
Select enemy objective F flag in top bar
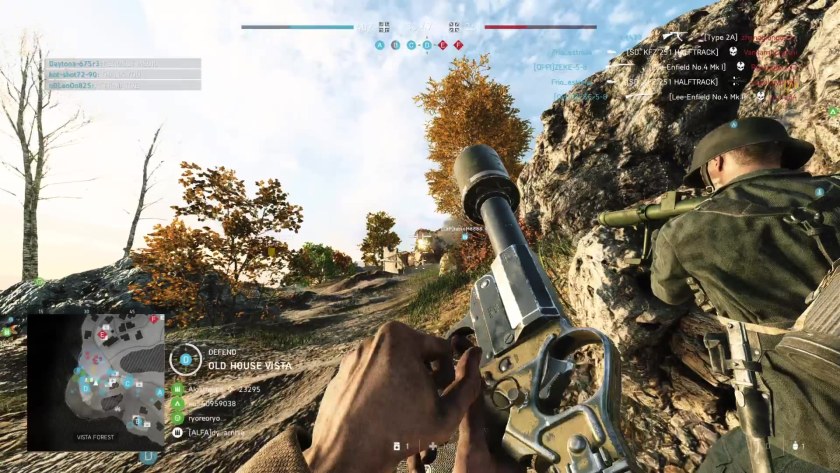[458, 45]
